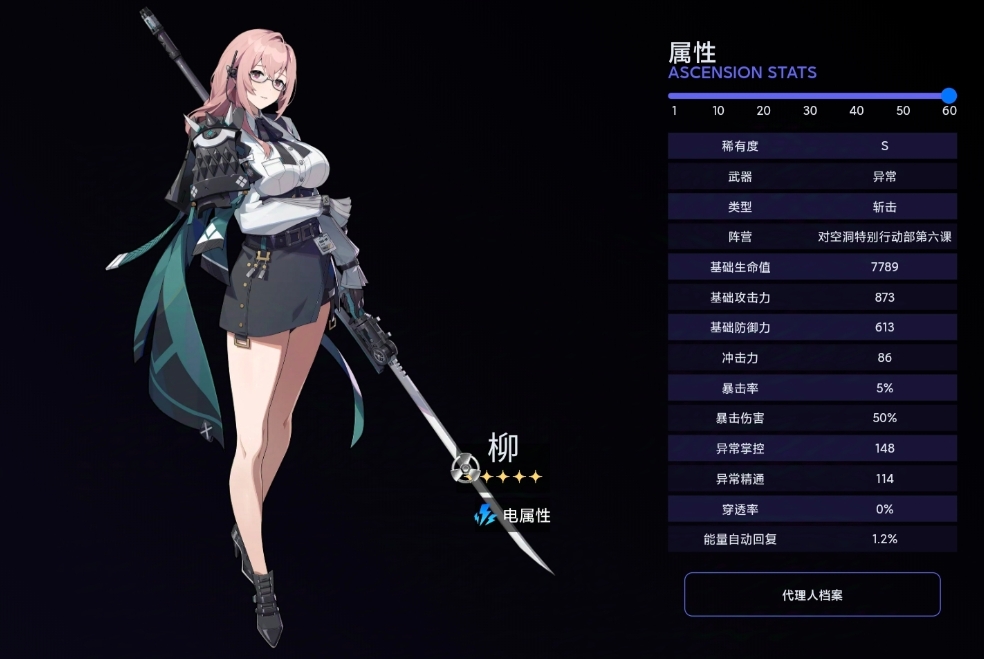Set ascension slider to level 30

click(810, 96)
